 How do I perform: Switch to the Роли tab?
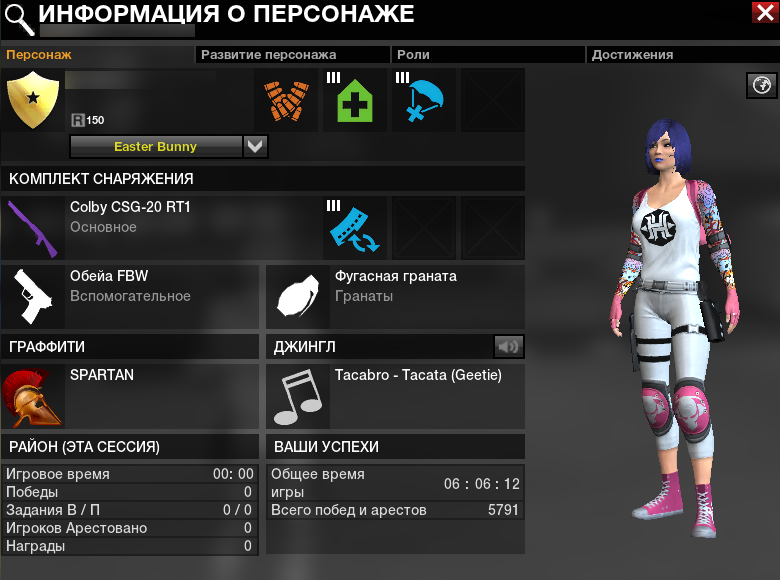pyautogui.click(x=413, y=55)
